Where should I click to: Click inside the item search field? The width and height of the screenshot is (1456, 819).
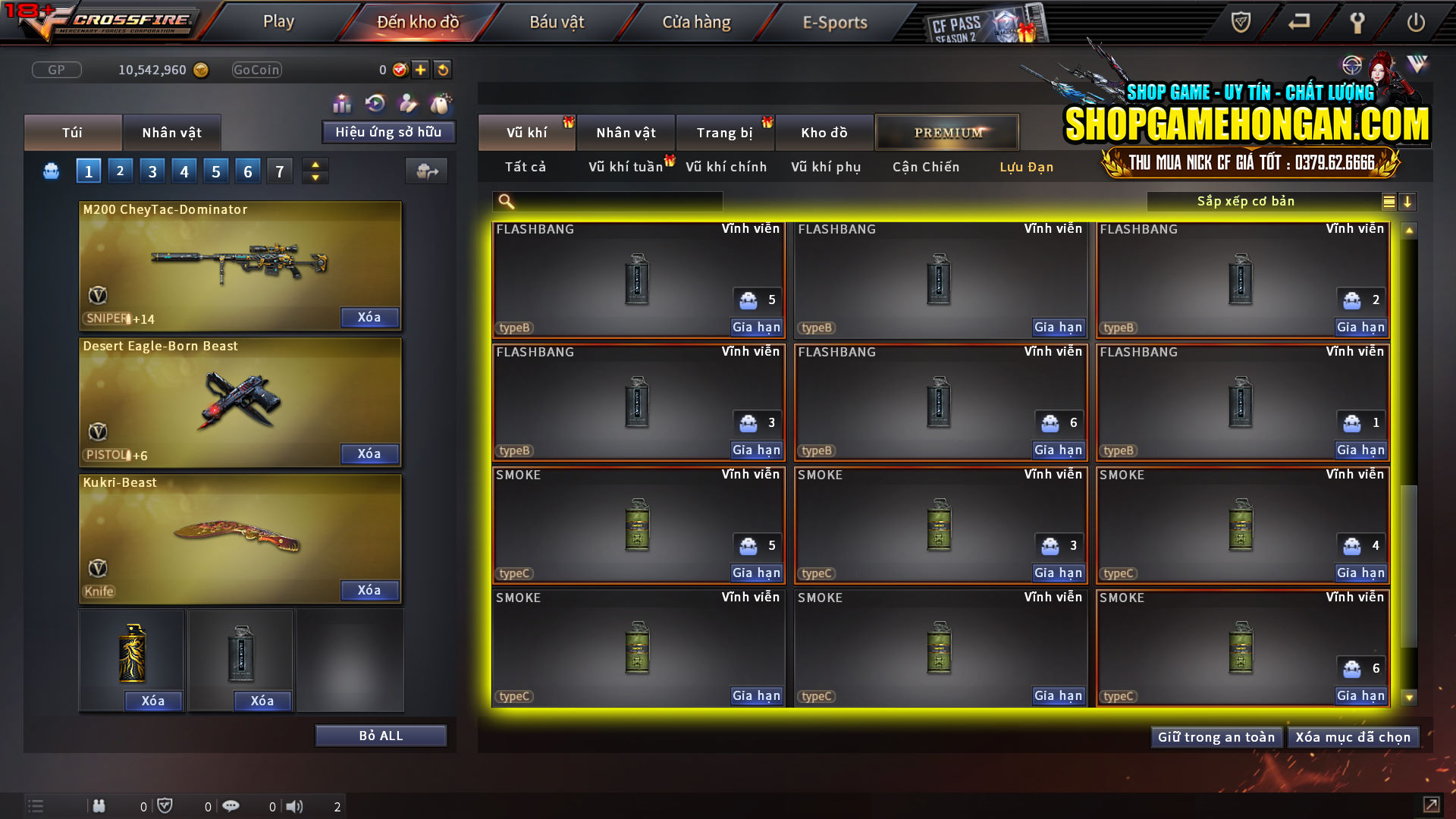[x=614, y=201]
